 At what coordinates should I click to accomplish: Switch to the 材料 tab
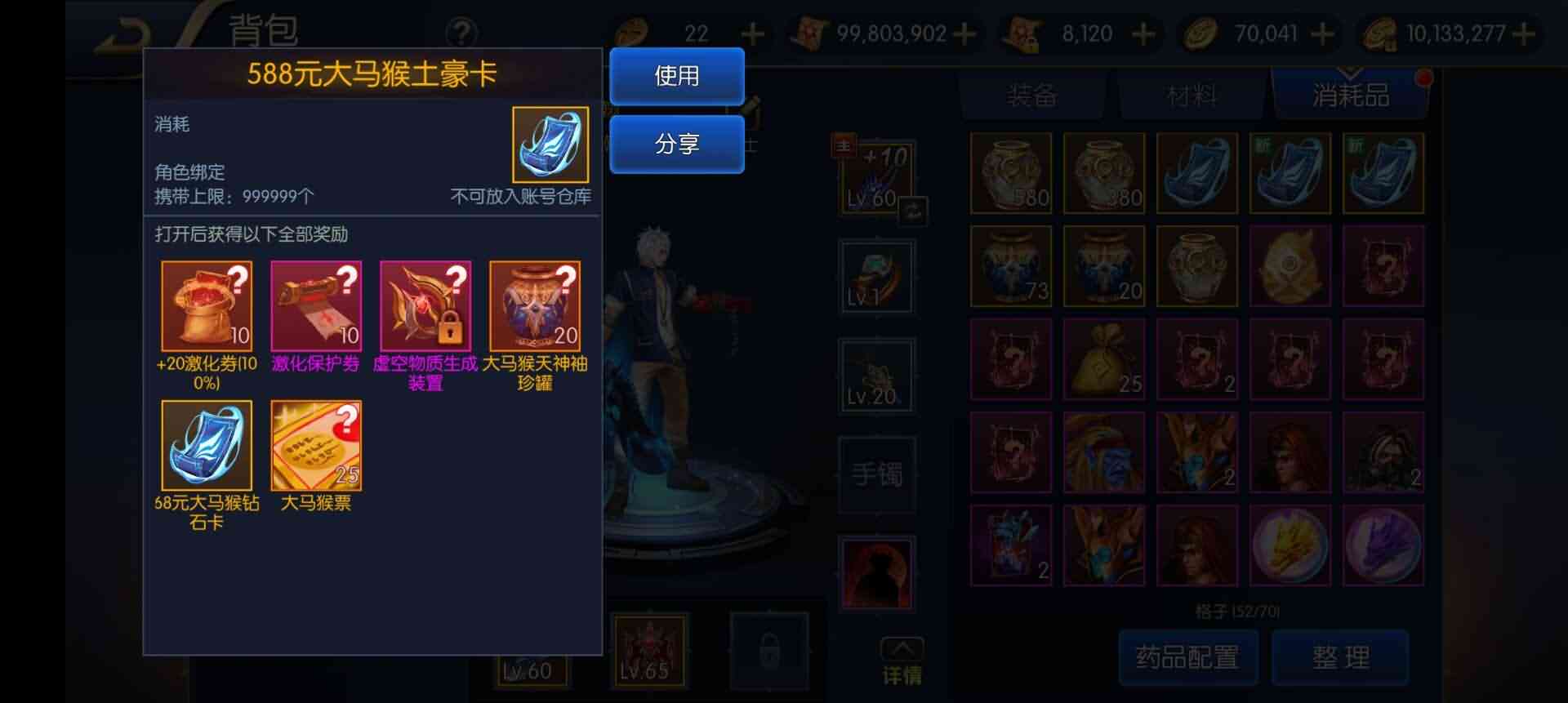tap(1191, 94)
